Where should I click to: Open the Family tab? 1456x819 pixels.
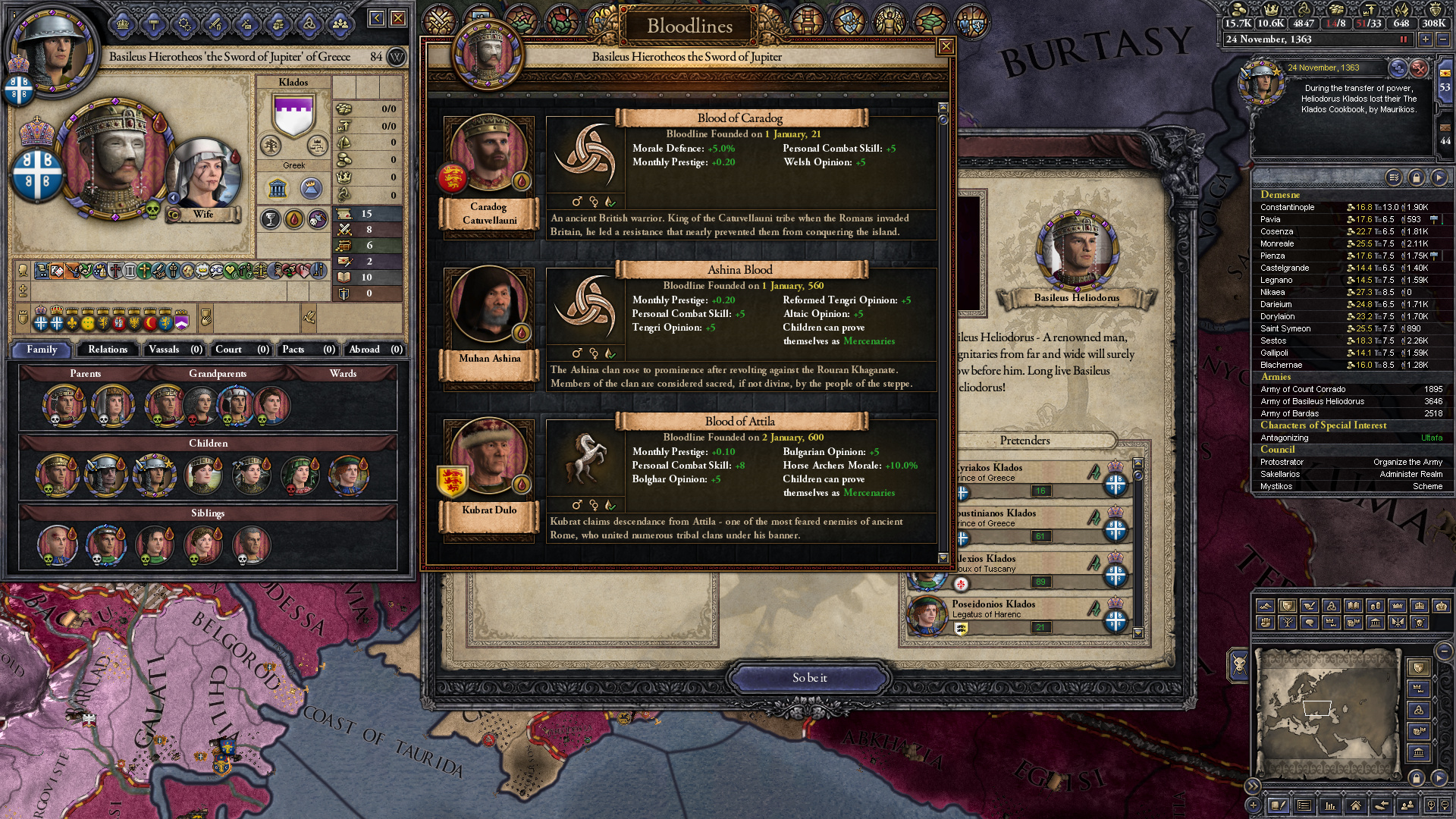[x=42, y=350]
